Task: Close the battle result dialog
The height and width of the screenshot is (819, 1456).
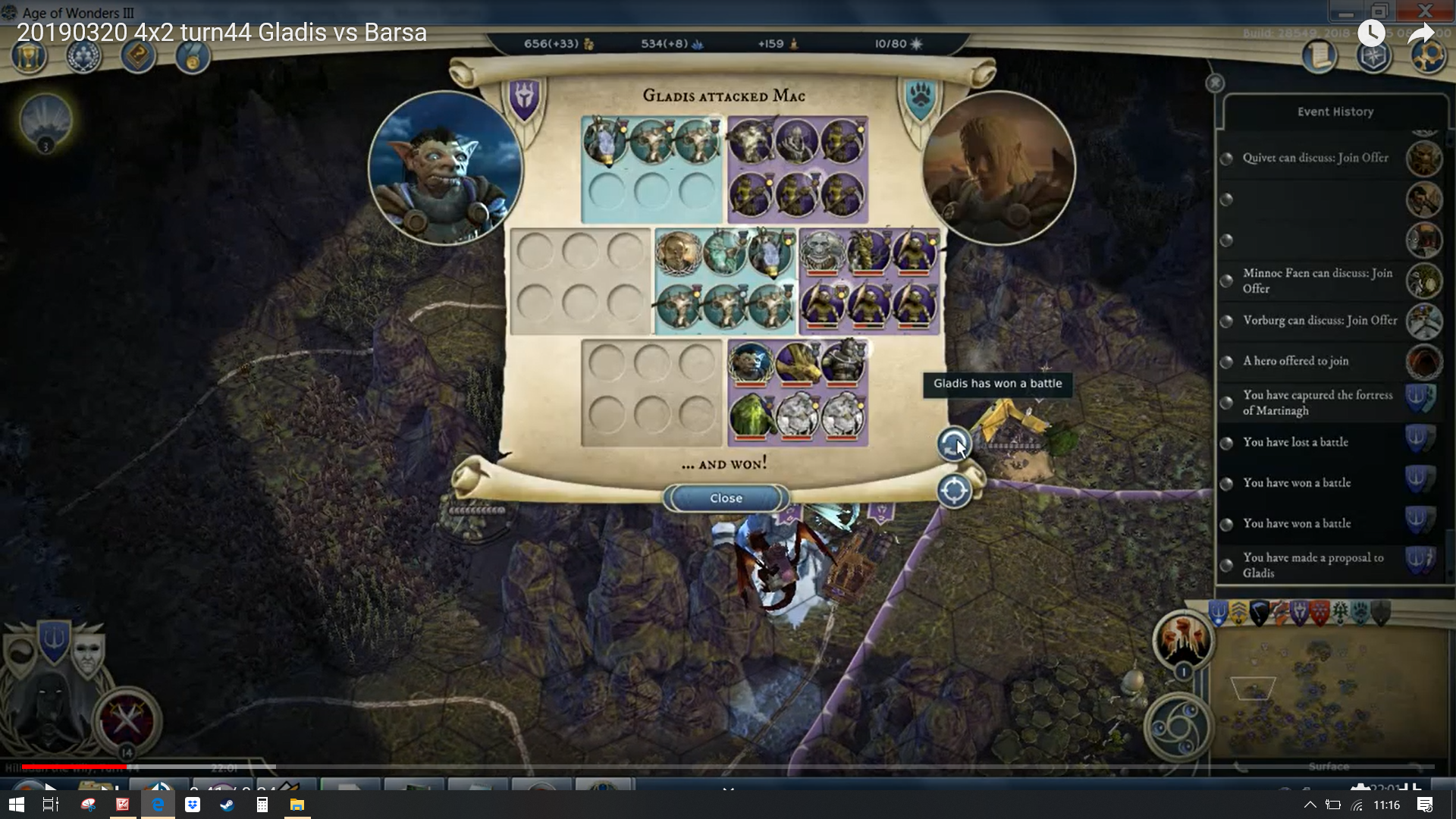Action: tap(726, 498)
